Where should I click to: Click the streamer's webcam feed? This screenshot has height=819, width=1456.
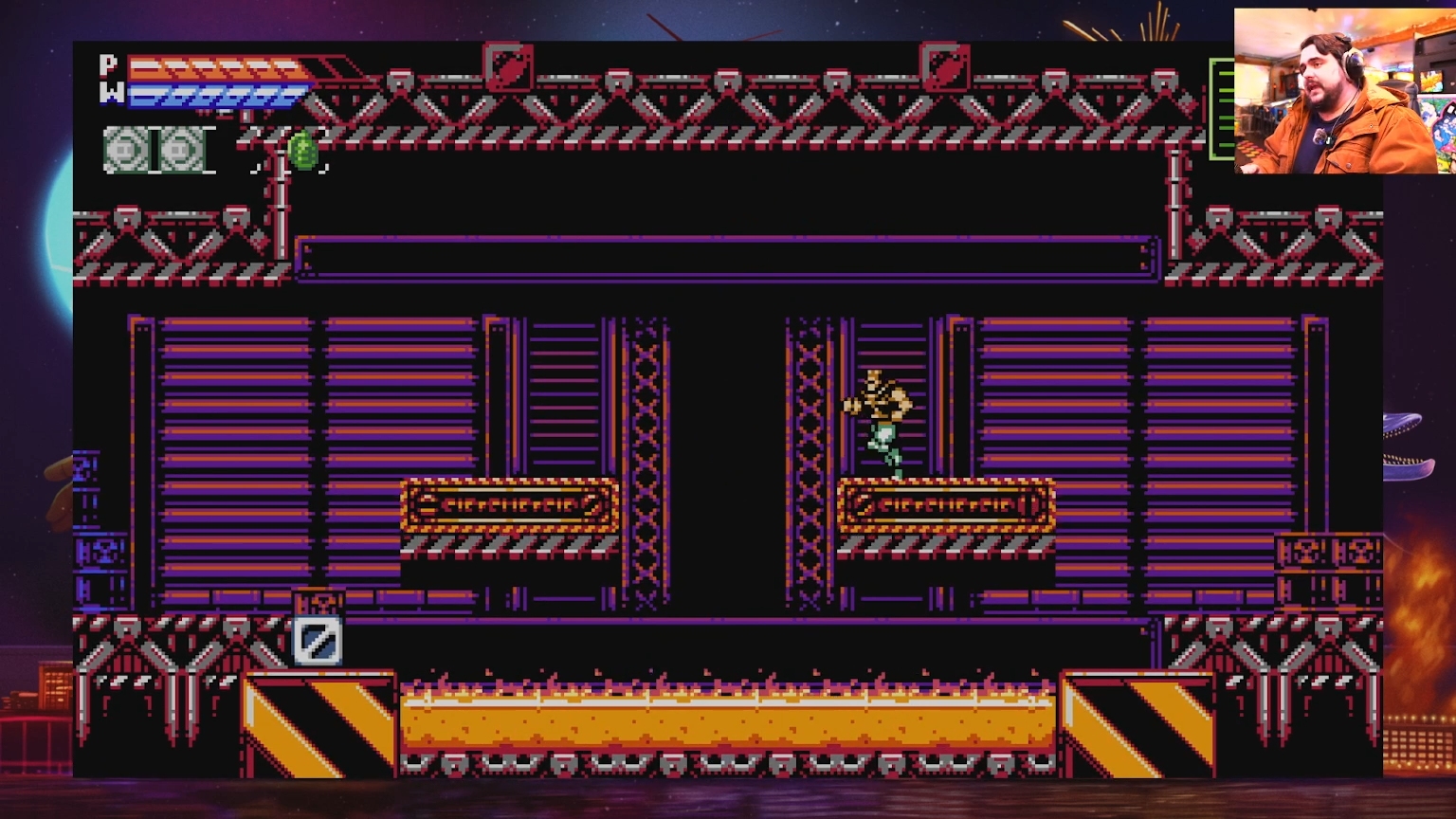point(1343,91)
